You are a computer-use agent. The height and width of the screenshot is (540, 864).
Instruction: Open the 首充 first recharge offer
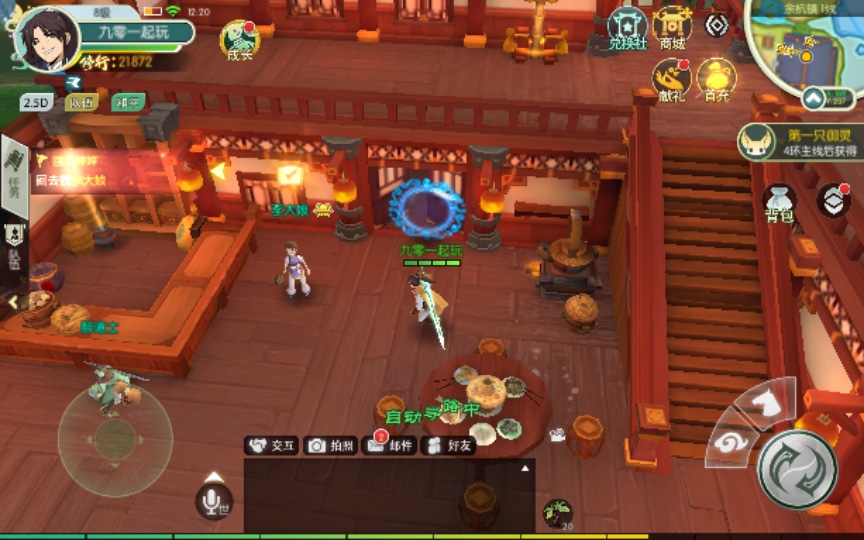pos(716,80)
